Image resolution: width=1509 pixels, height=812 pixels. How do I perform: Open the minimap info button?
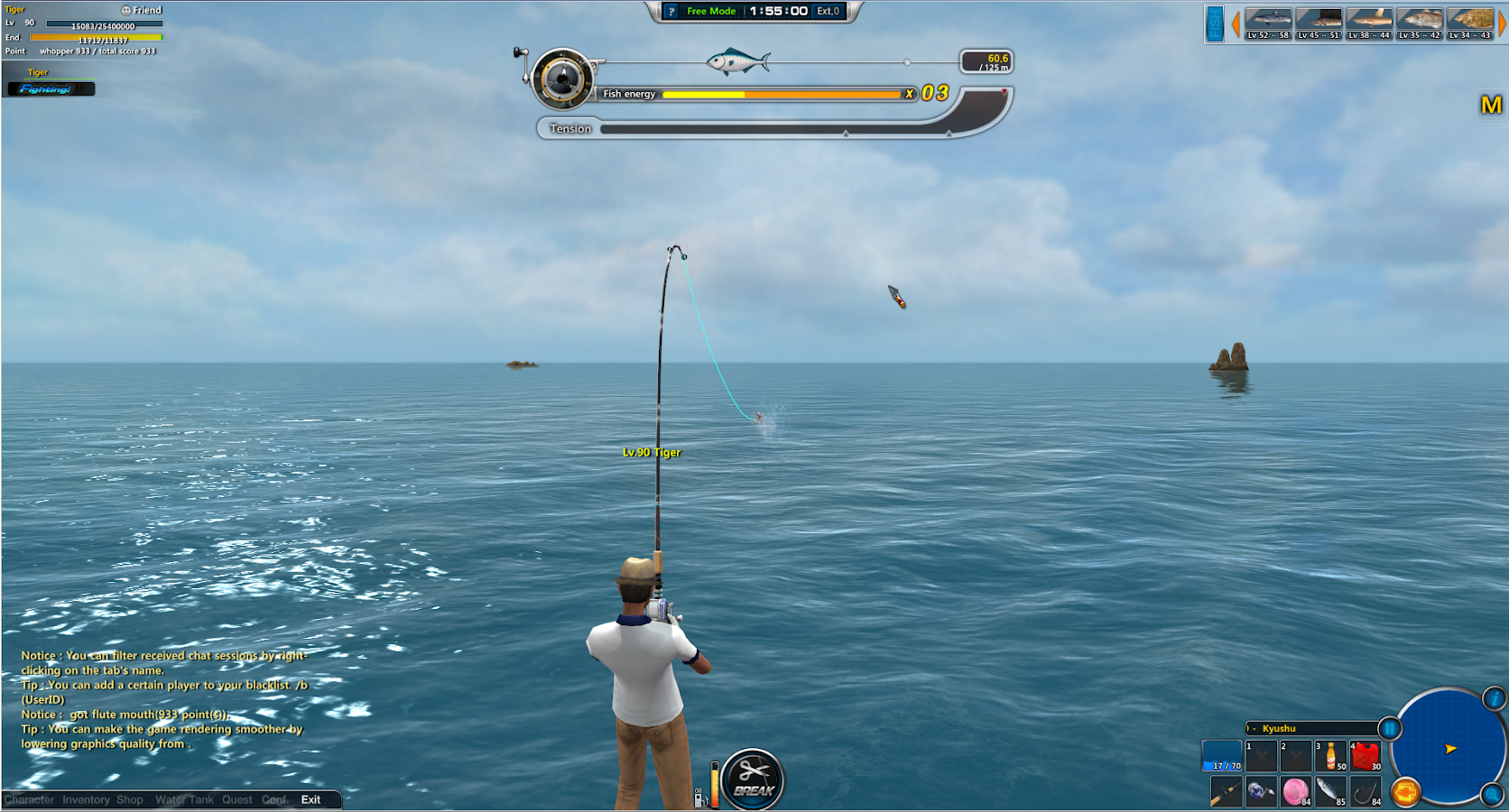pyautogui.click(x=1495, y=698)
